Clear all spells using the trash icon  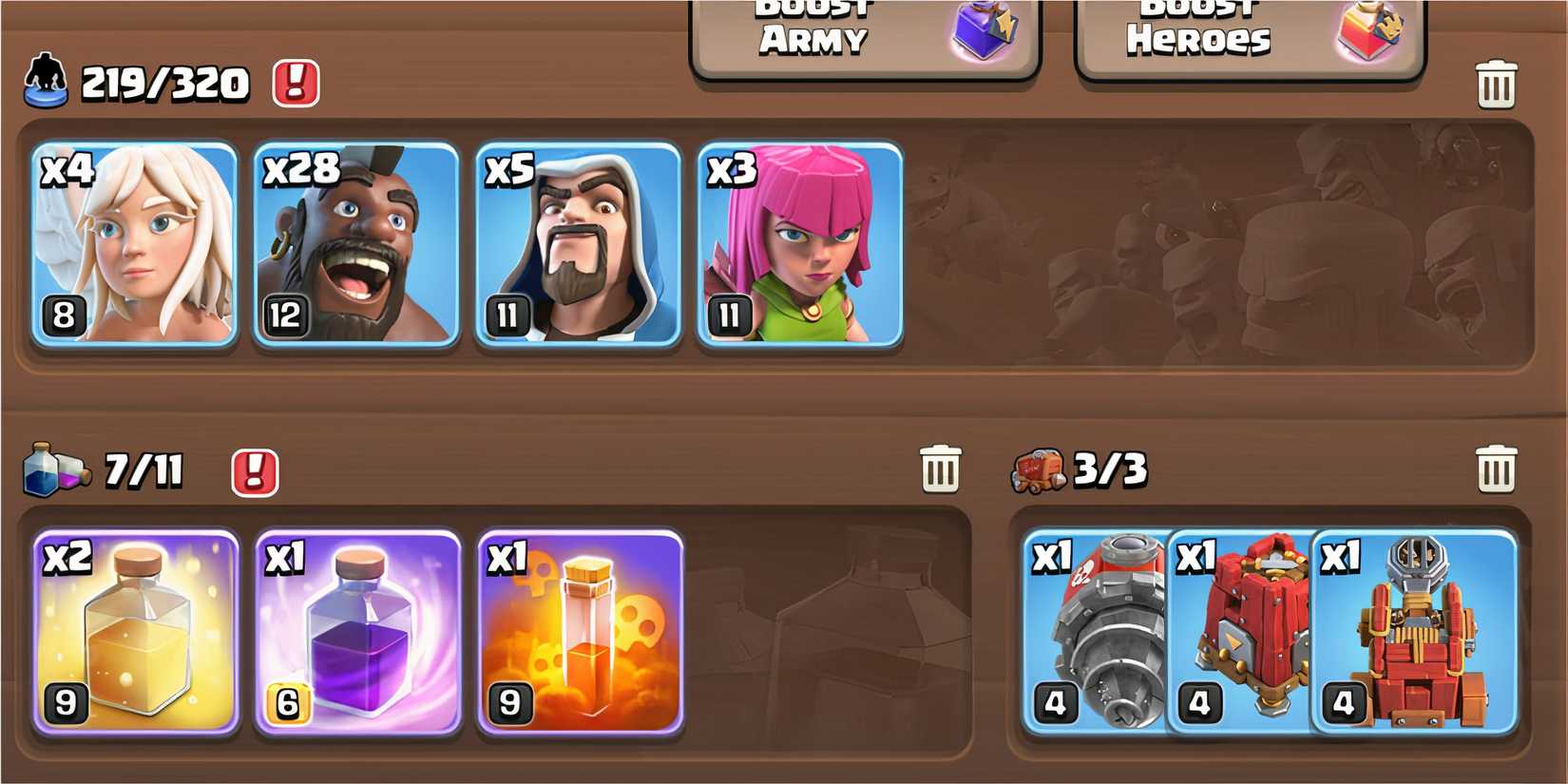point(941,468)
